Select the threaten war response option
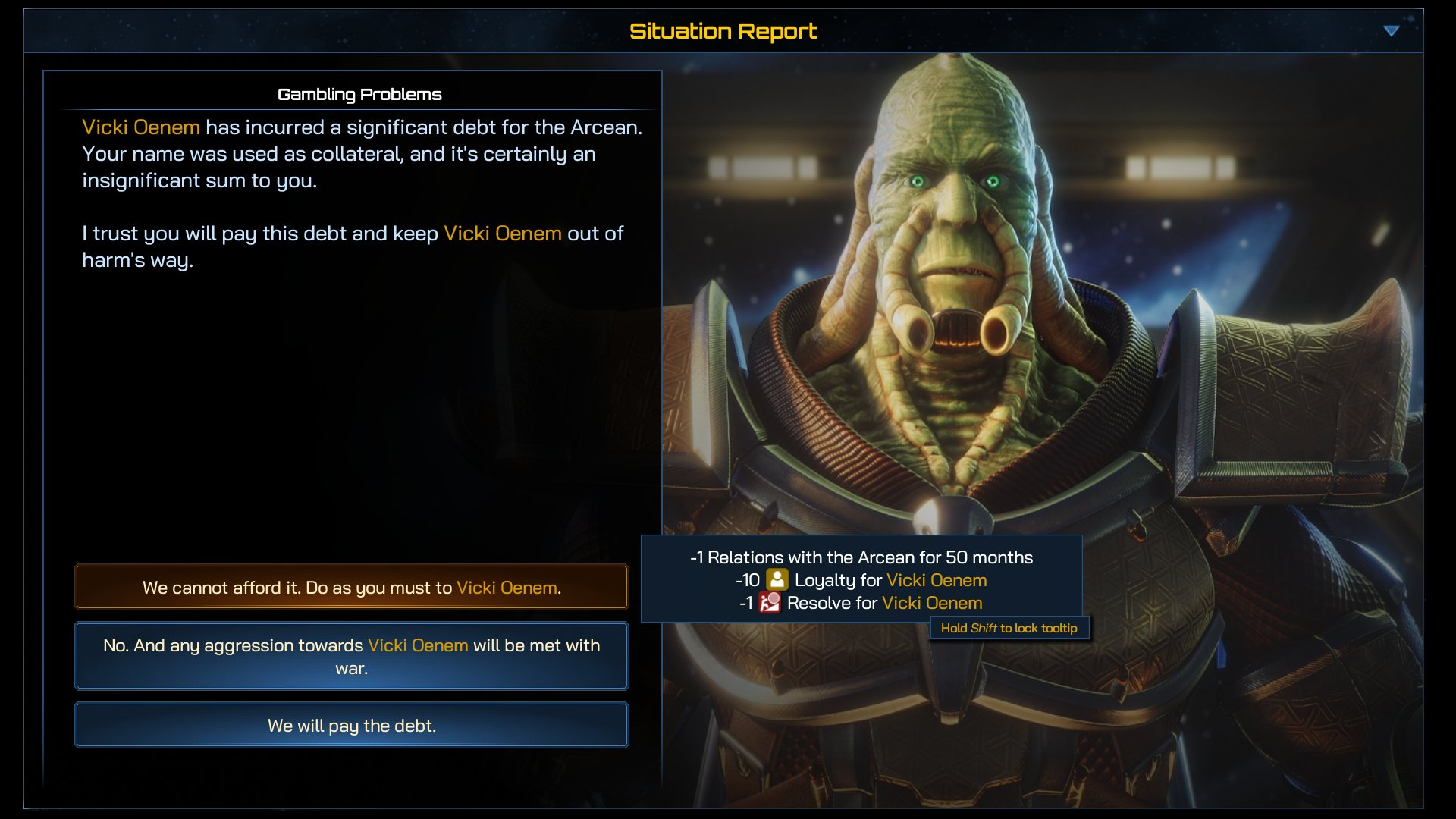The image size is (1456, 819). [x=351, y=656]
